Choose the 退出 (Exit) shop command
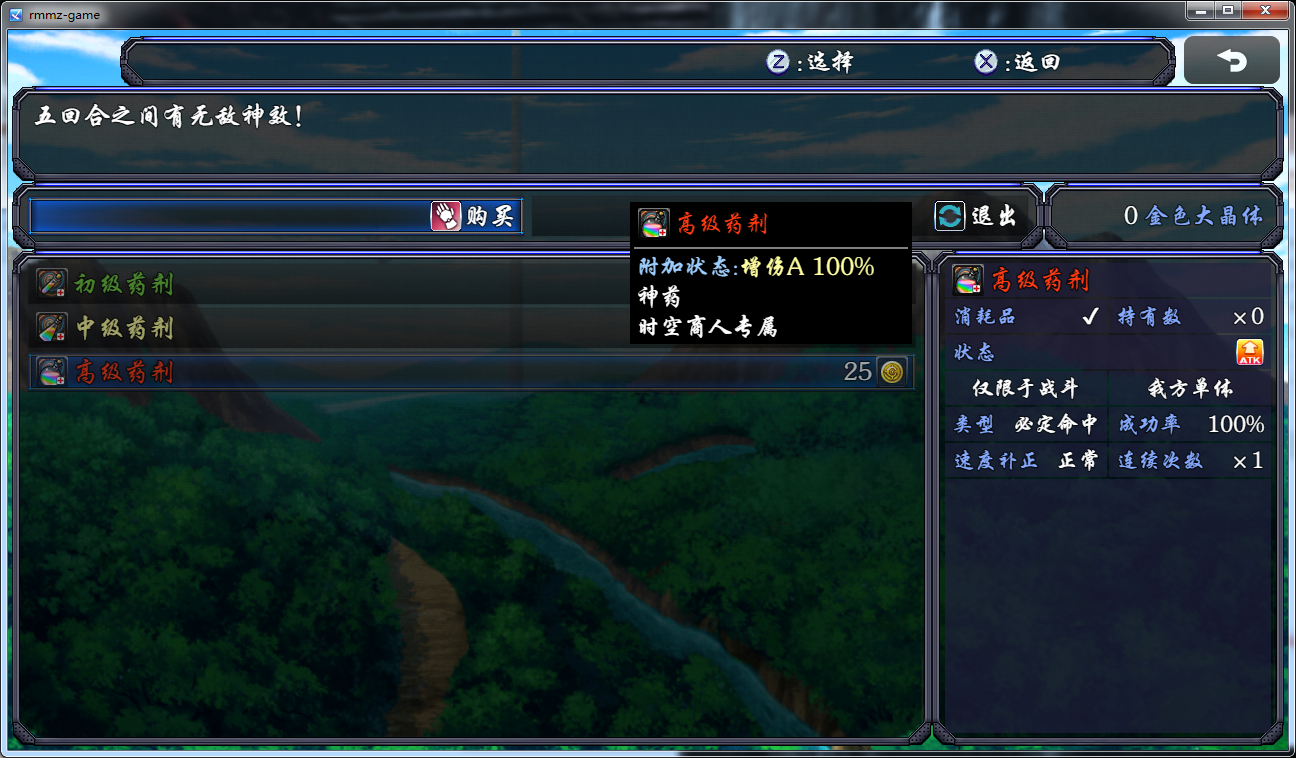This screenshot has height=758, width=1296. point(977,216)
